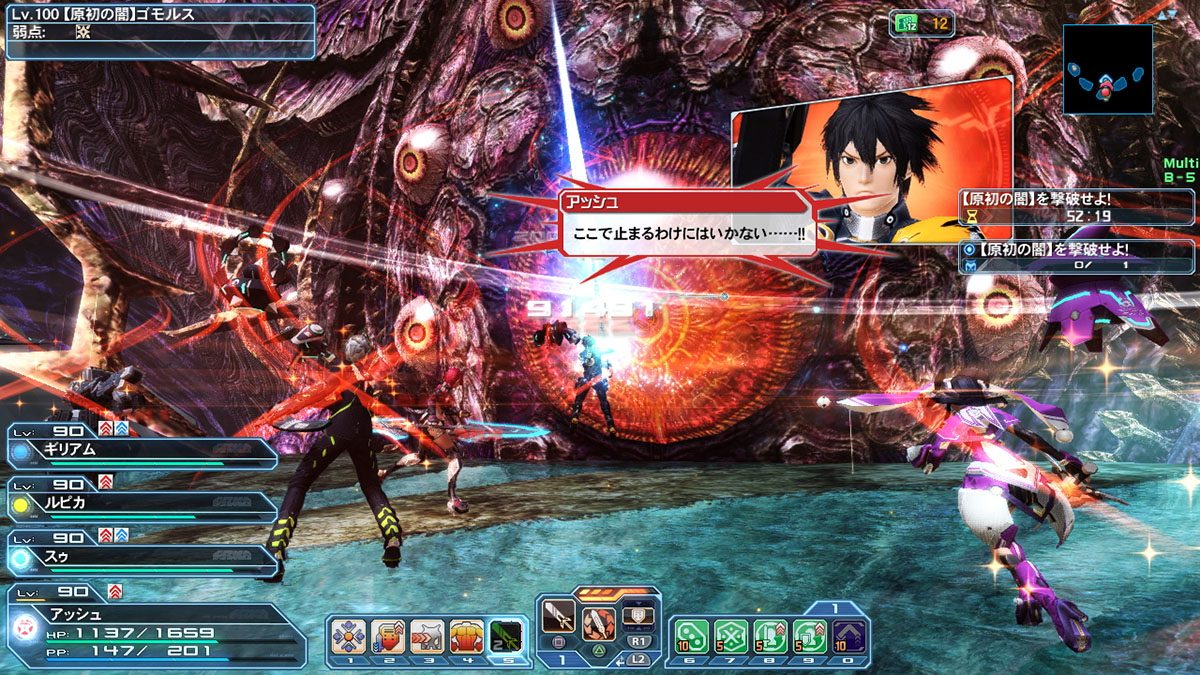Open the minimap radar
Screen dimensions: 1200x675
click(1107, 69)
